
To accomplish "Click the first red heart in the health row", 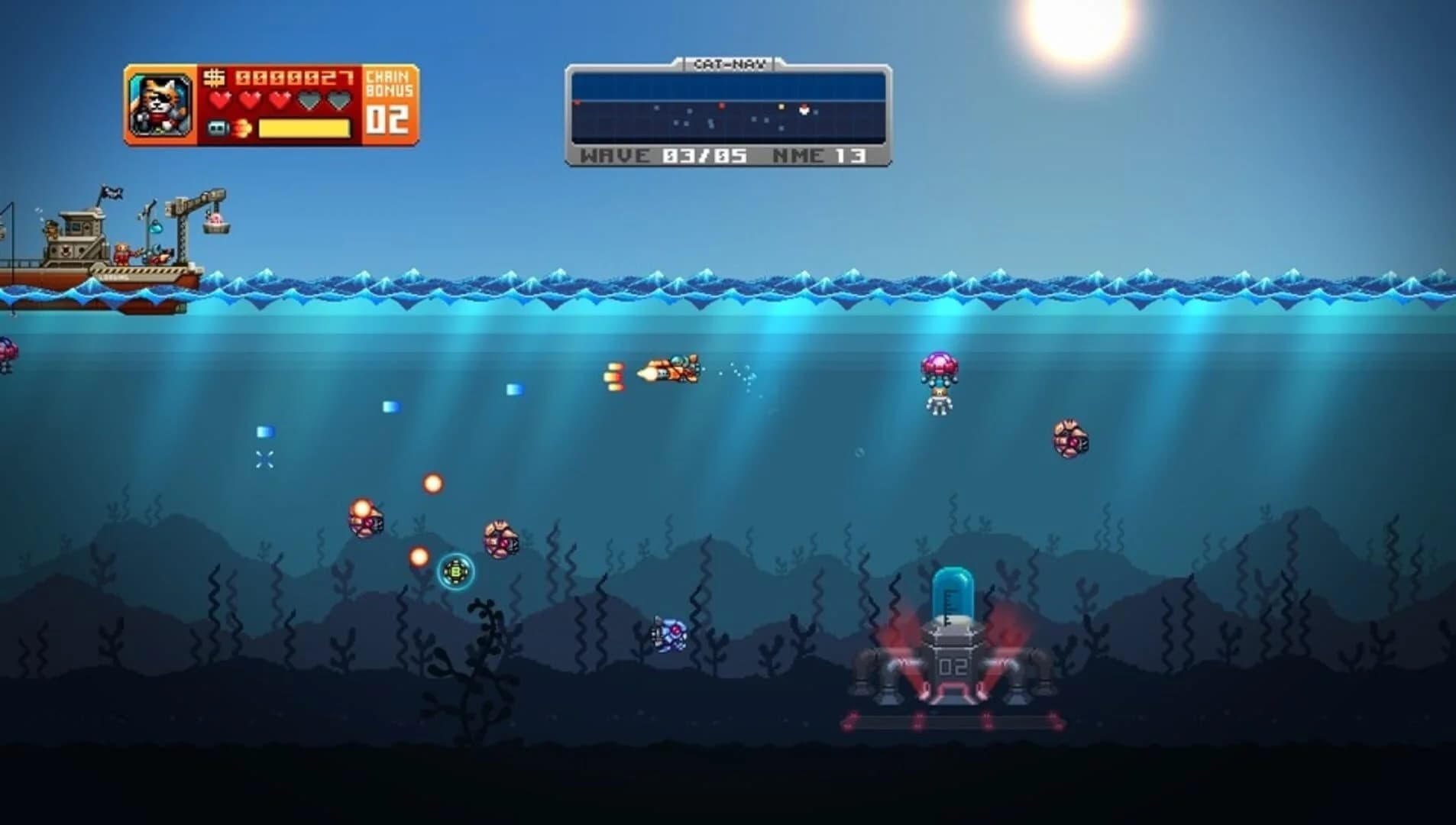I will [x=220, y=99].
